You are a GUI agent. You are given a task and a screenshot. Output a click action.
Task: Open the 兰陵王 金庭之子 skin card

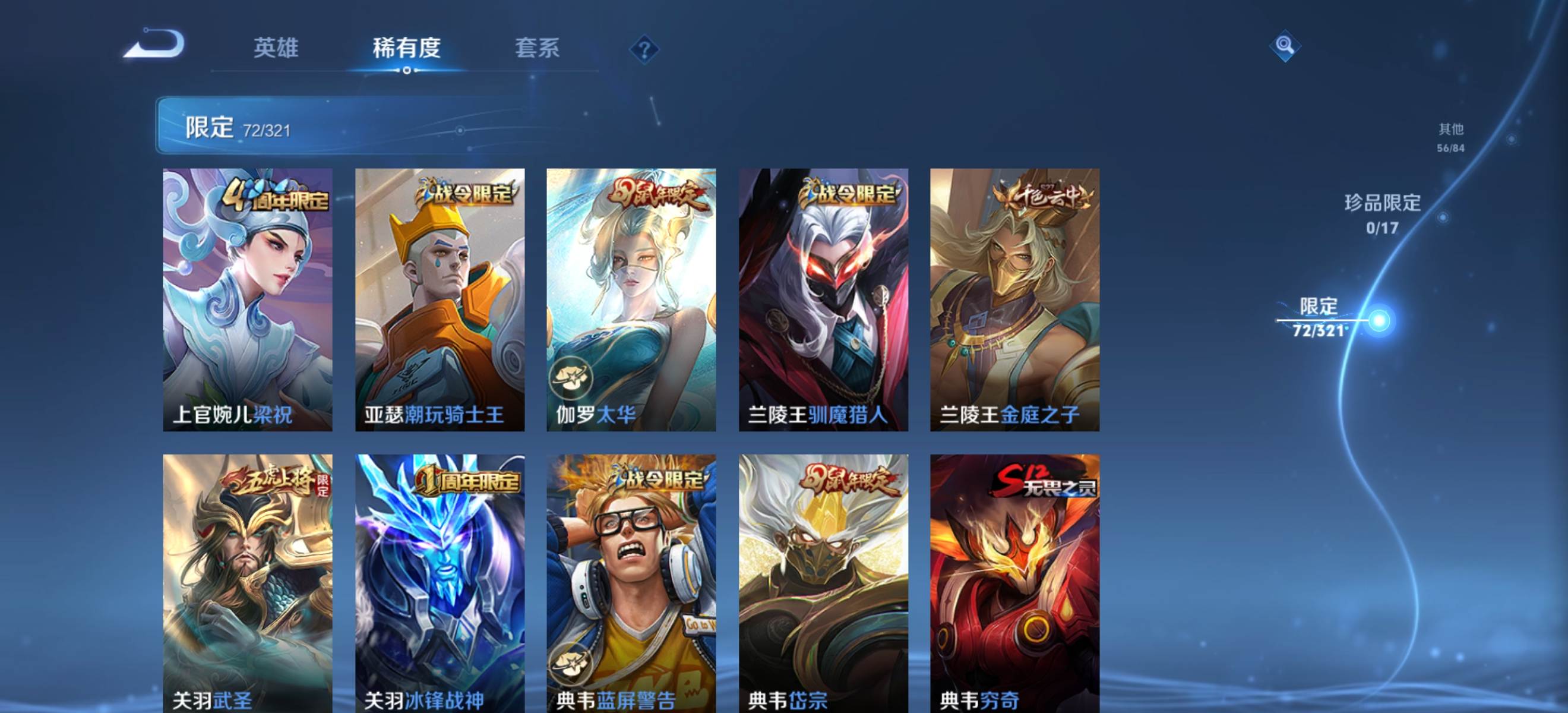[1014, 299]
